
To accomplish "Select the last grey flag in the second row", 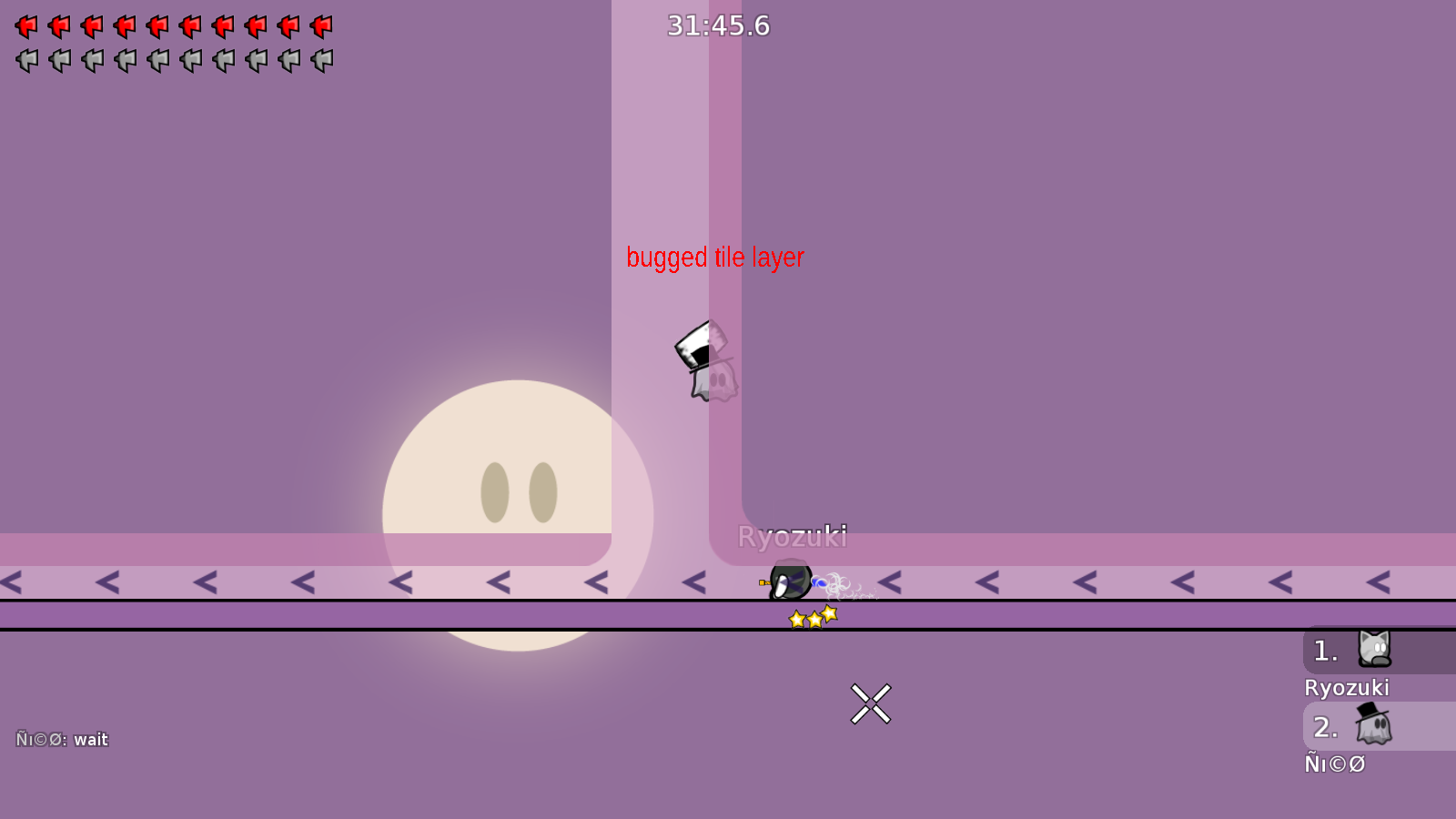I will pos(322,59).
